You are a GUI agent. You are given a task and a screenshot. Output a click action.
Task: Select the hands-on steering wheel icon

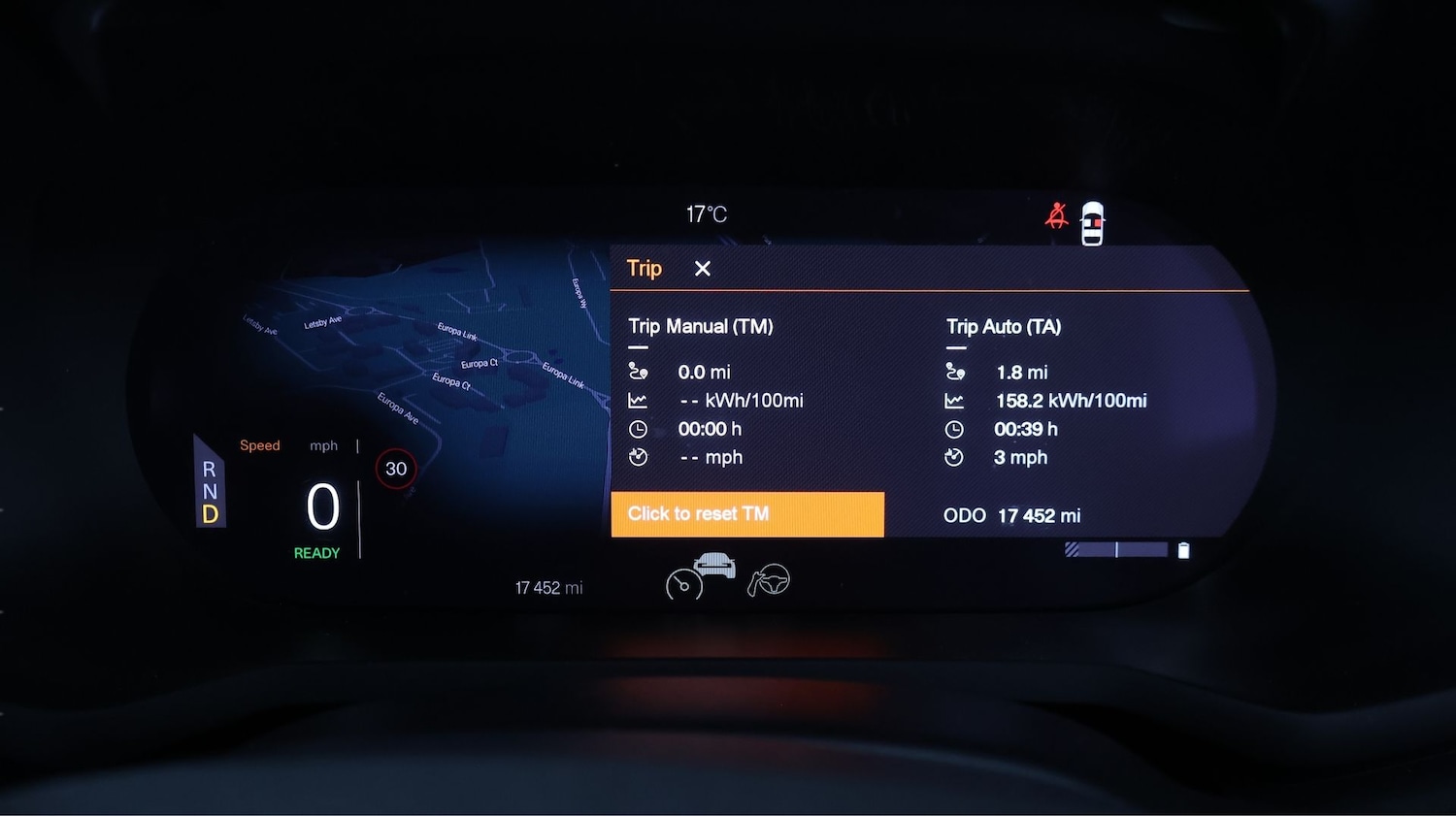[769, 580]
